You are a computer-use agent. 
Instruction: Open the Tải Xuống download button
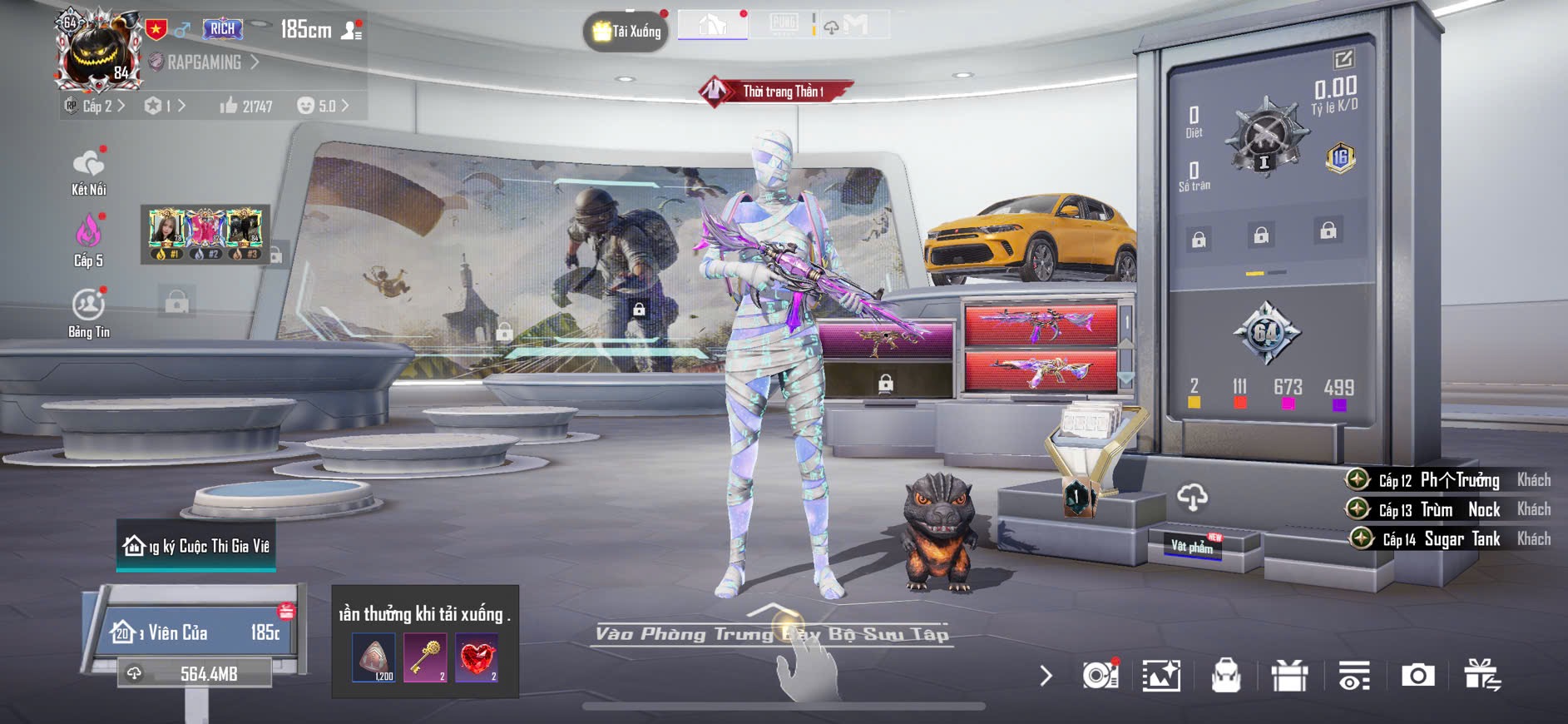click(626, 32)
